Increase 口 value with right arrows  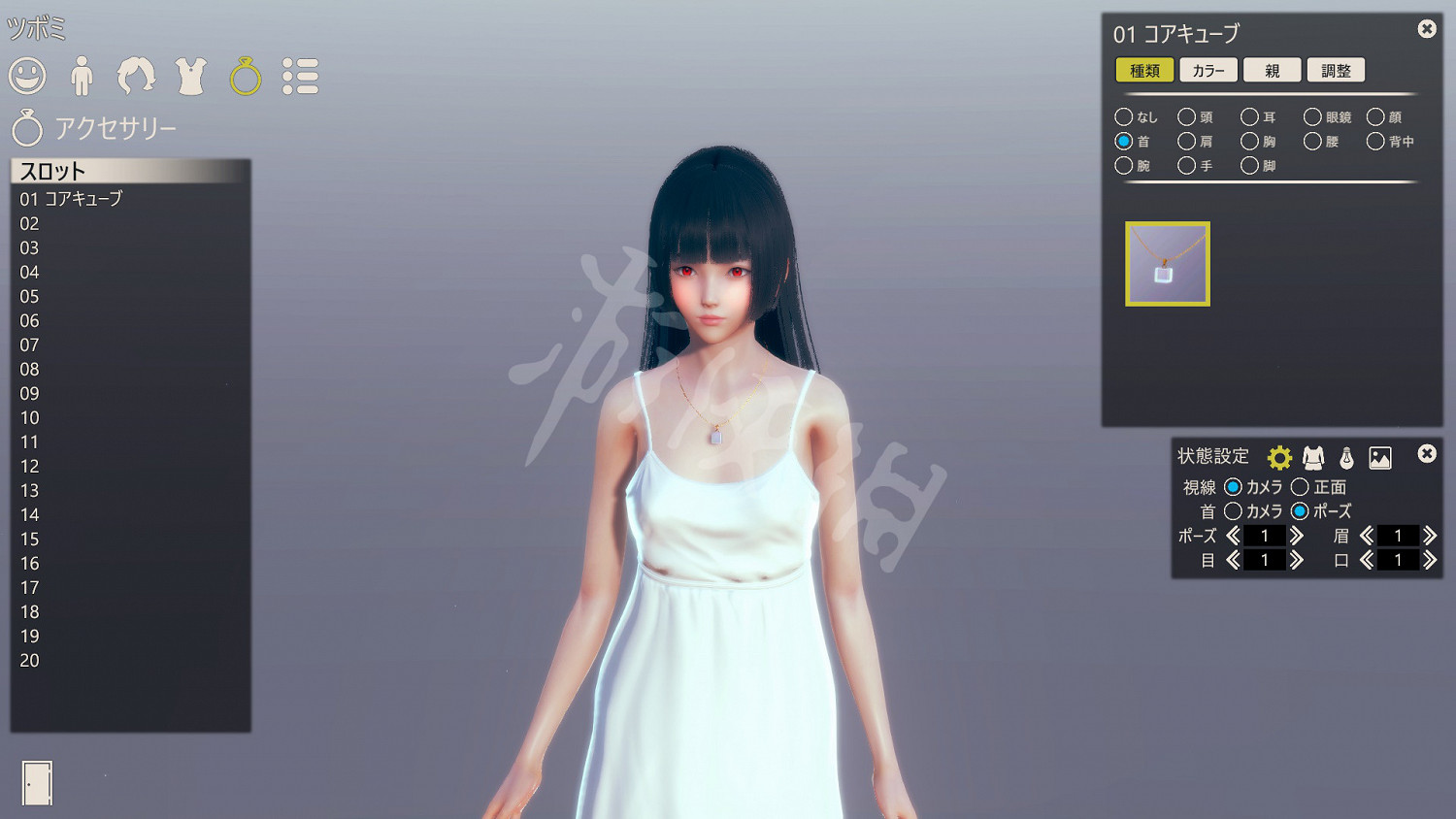[1430, 559]
